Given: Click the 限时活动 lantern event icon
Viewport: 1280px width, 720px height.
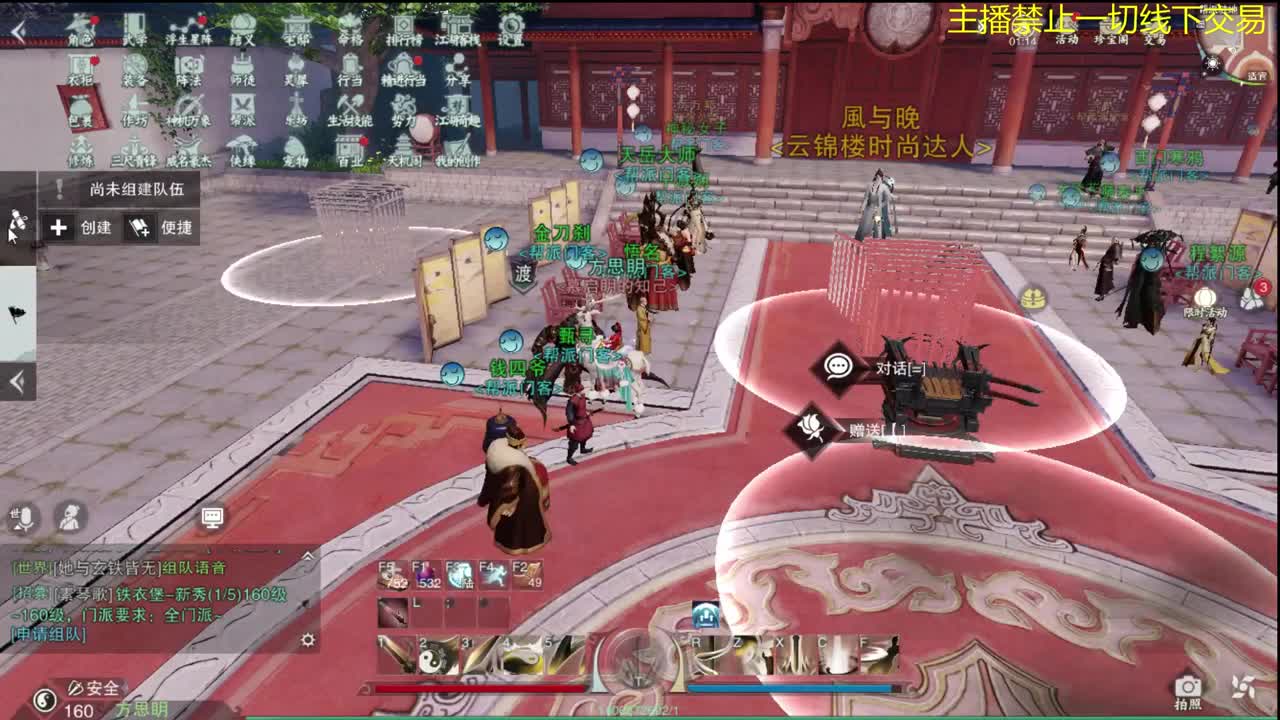Looking at the screenshot, I should (x=1204, y=298).
